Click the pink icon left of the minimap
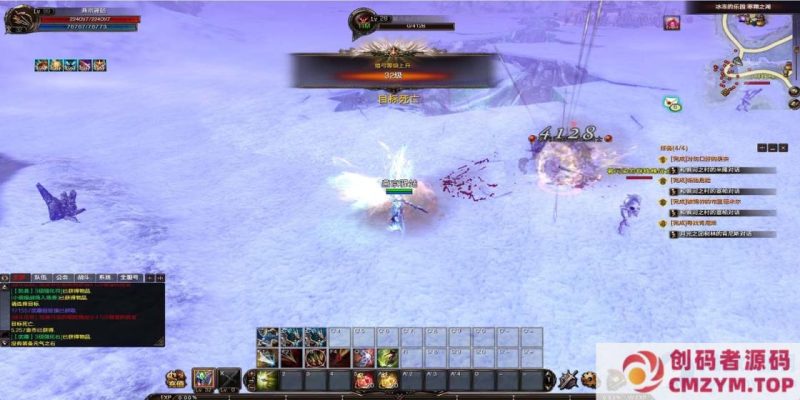 [x=672, y=23]
